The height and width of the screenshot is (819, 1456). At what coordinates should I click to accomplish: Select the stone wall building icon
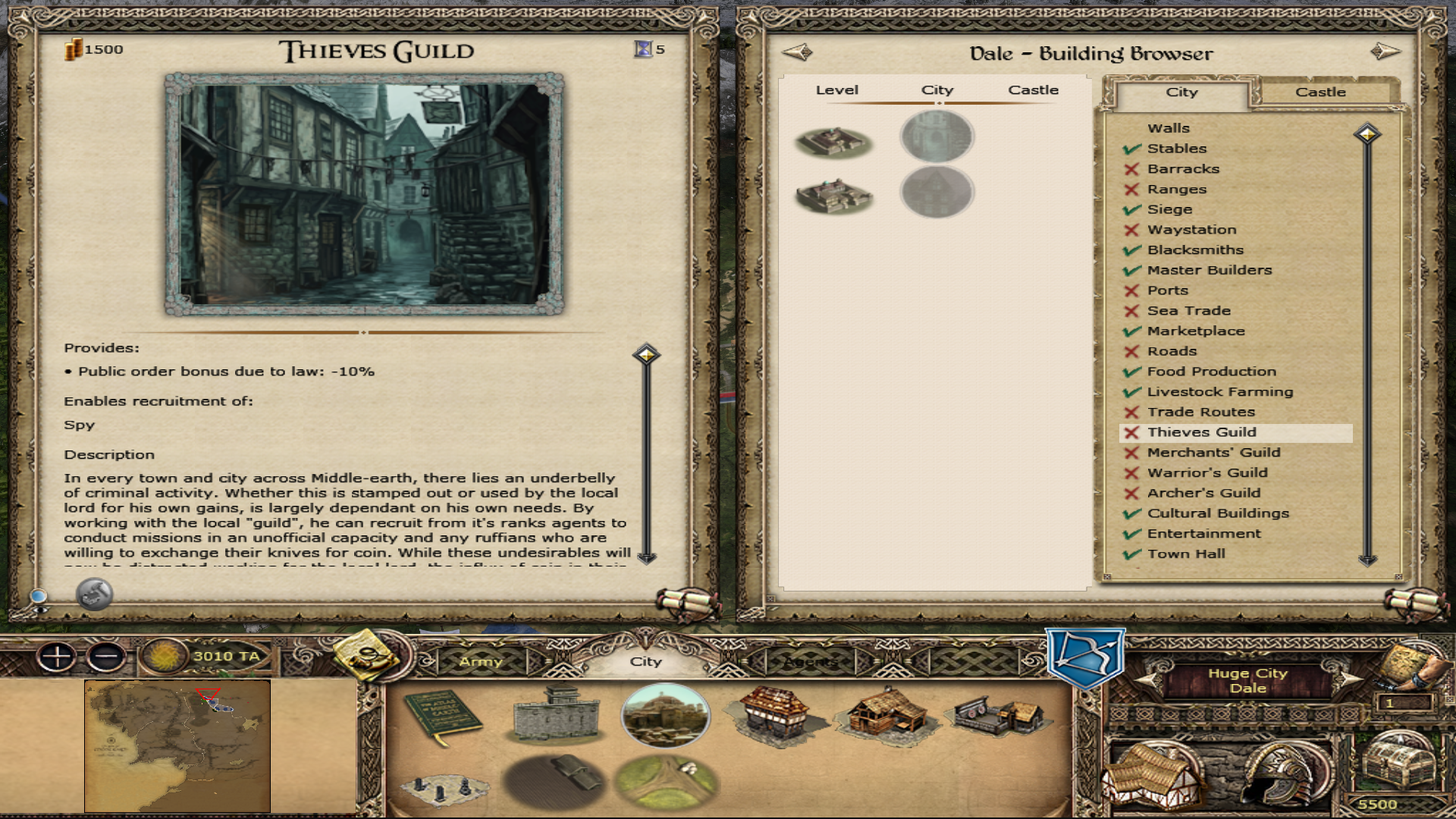click(556, 715)
